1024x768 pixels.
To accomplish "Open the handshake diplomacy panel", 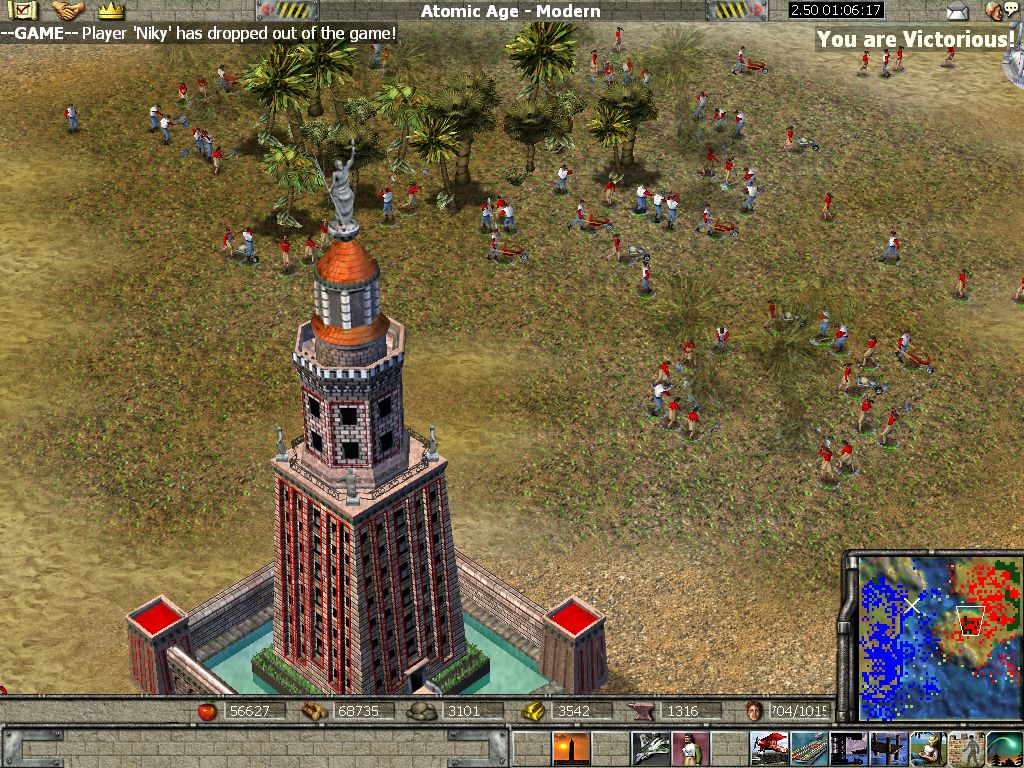I will pyautogui.click(x=68, y=11).
